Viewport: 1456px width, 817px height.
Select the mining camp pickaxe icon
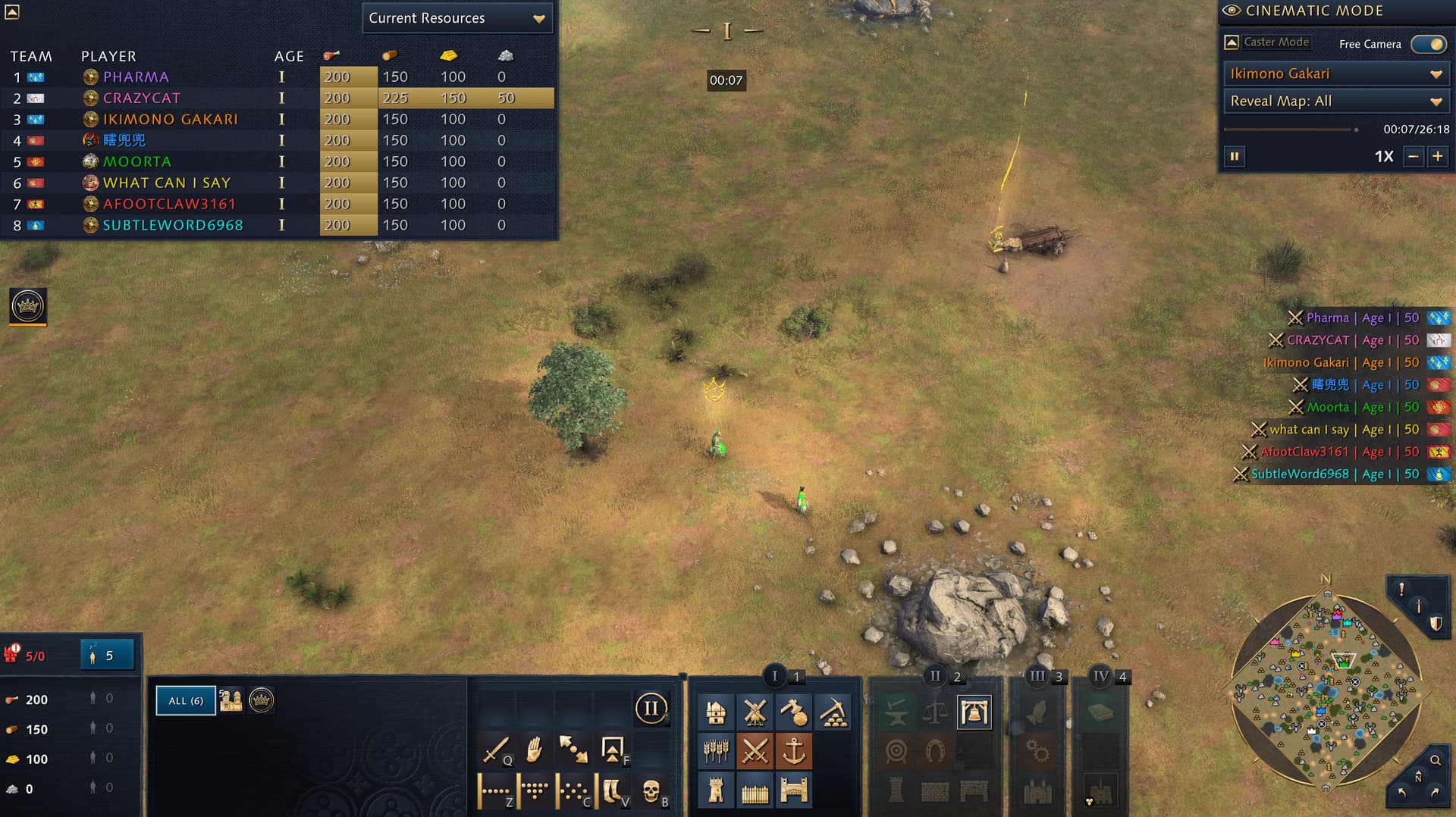(832, 712)
